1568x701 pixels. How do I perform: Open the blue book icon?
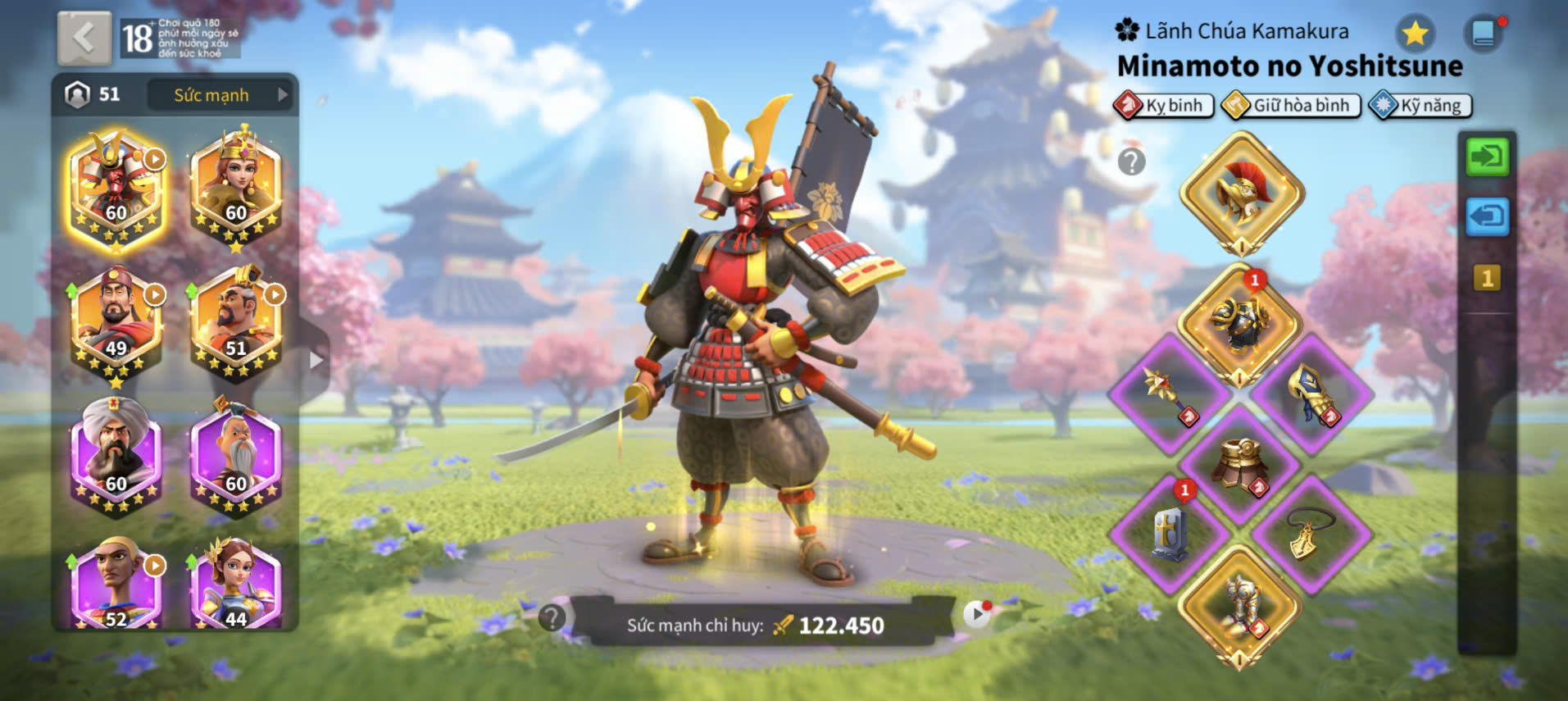[1483, 34]
